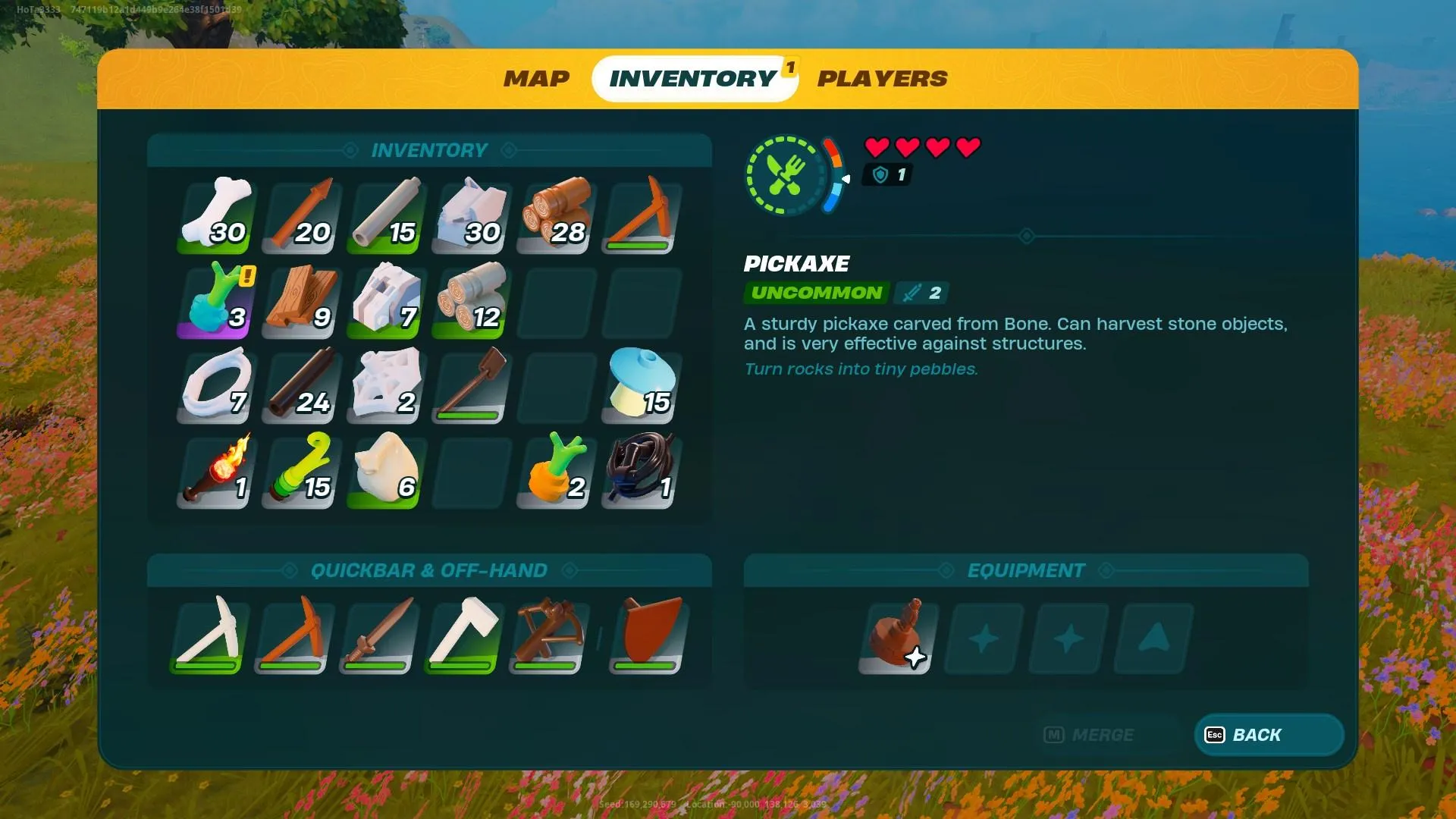Select the Inventory tab
The height and width of the screenshot is (819, 1456).
click(x=693, y=79)
